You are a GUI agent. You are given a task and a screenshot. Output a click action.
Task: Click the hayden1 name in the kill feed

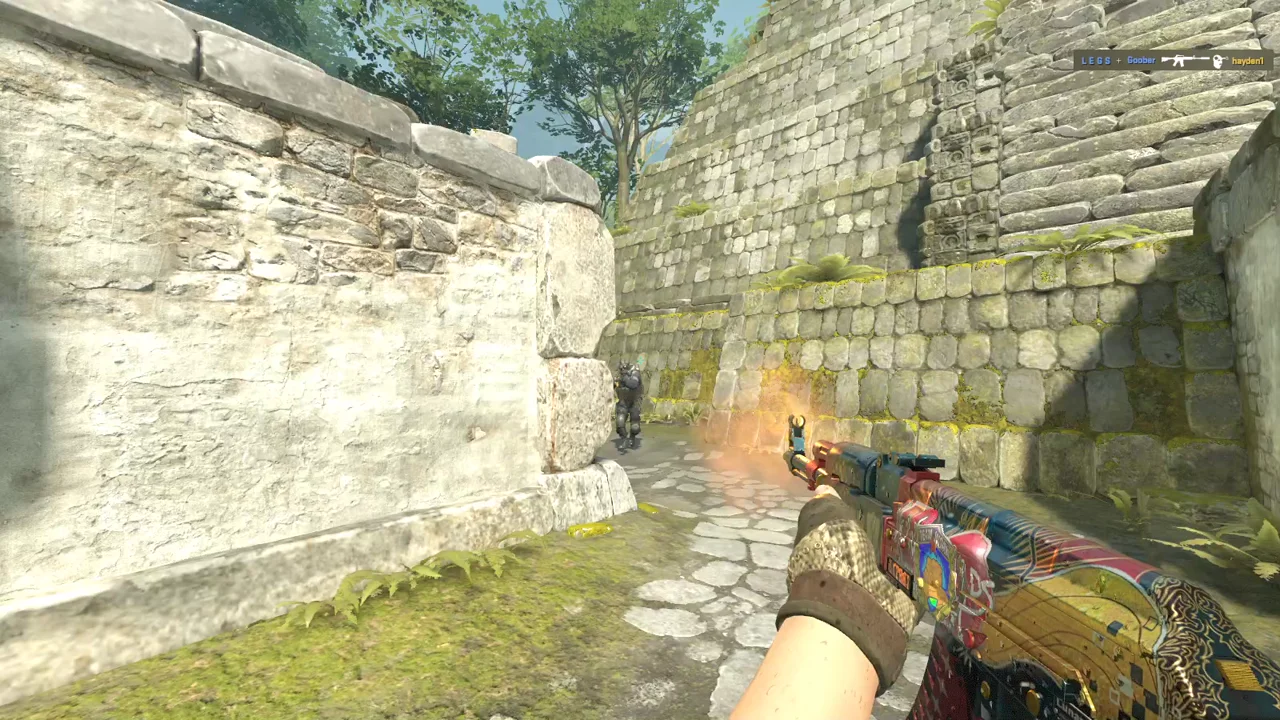pos(1248,61)
